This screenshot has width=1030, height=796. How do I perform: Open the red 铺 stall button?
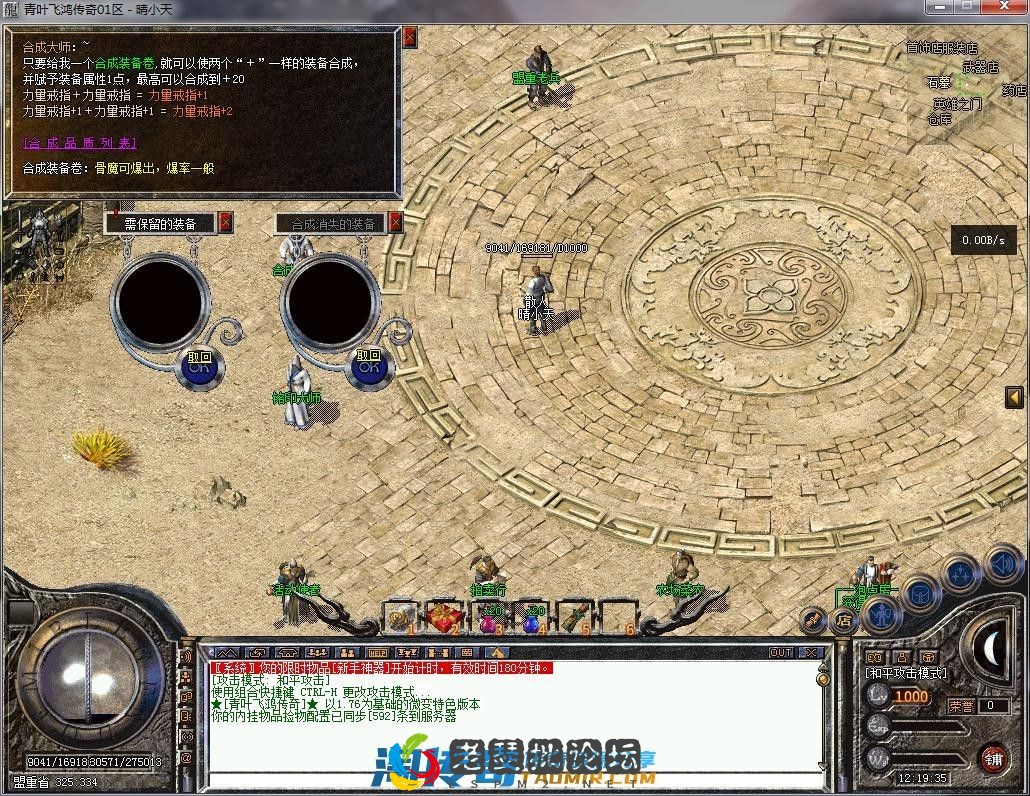(992, 757)
